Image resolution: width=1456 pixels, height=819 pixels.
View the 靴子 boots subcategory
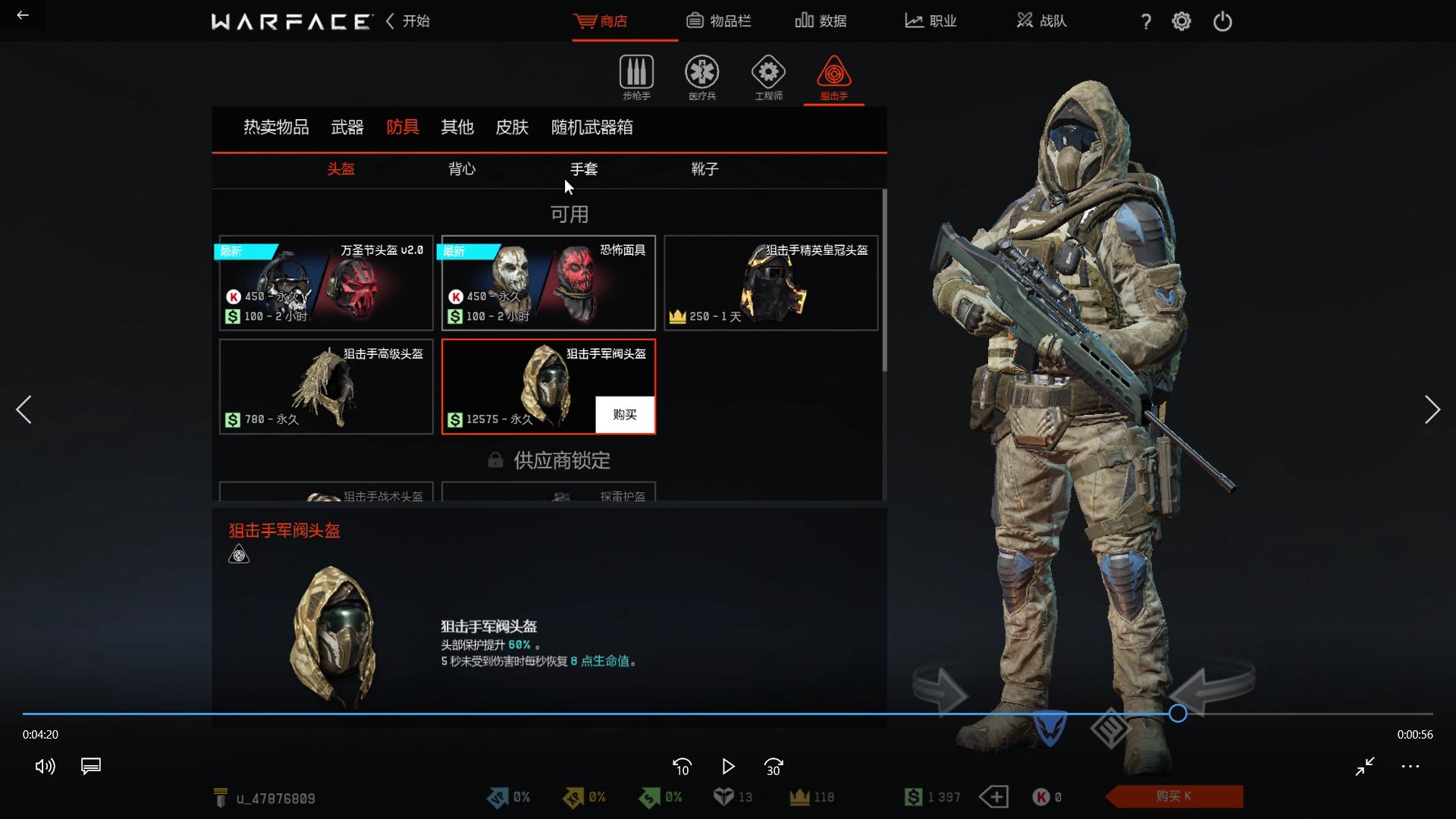coord(704,169)
